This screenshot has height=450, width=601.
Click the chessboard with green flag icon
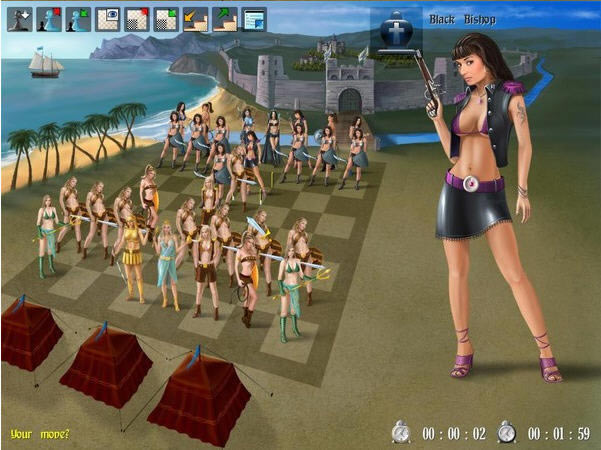pos(166,18)
